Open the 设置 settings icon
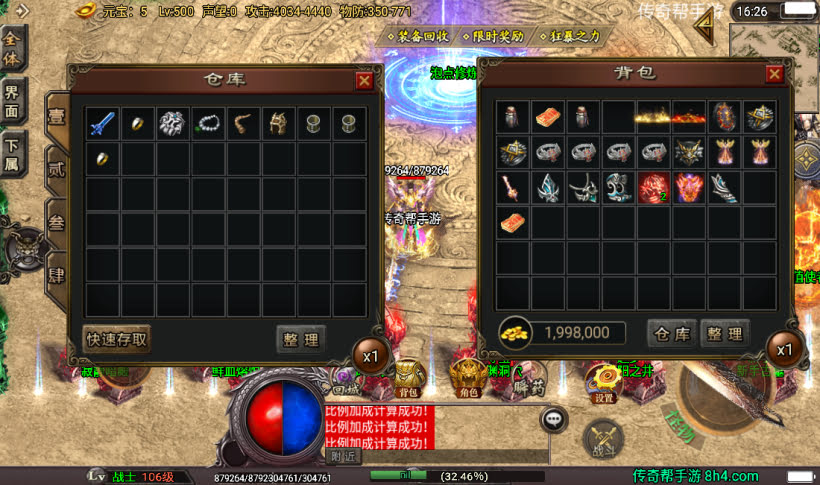 [604, 379]
